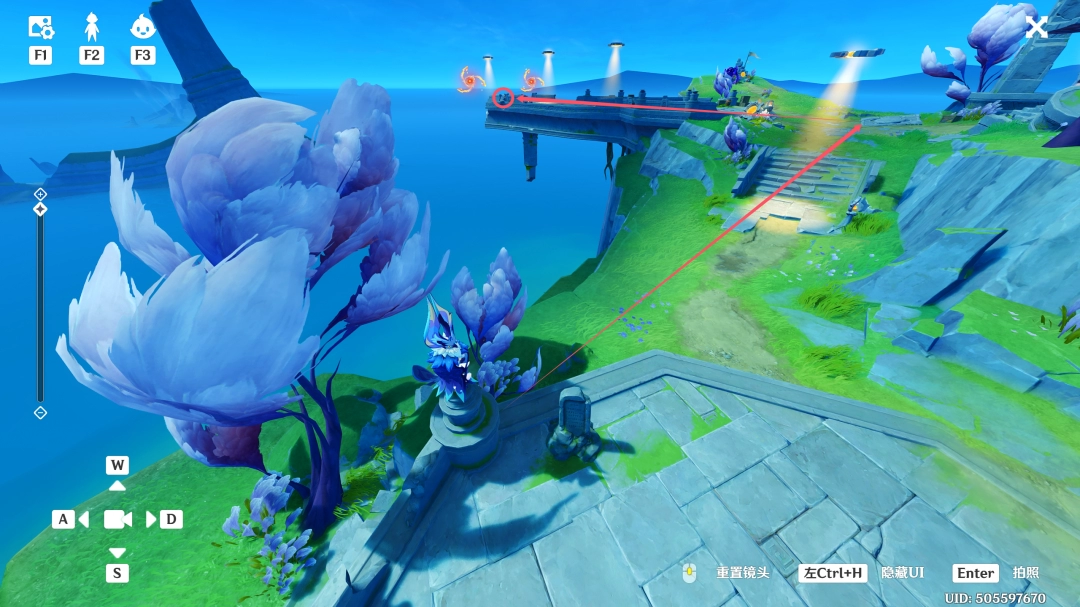
Task: Click the down arrow camera control
Action: pos(117,553)
